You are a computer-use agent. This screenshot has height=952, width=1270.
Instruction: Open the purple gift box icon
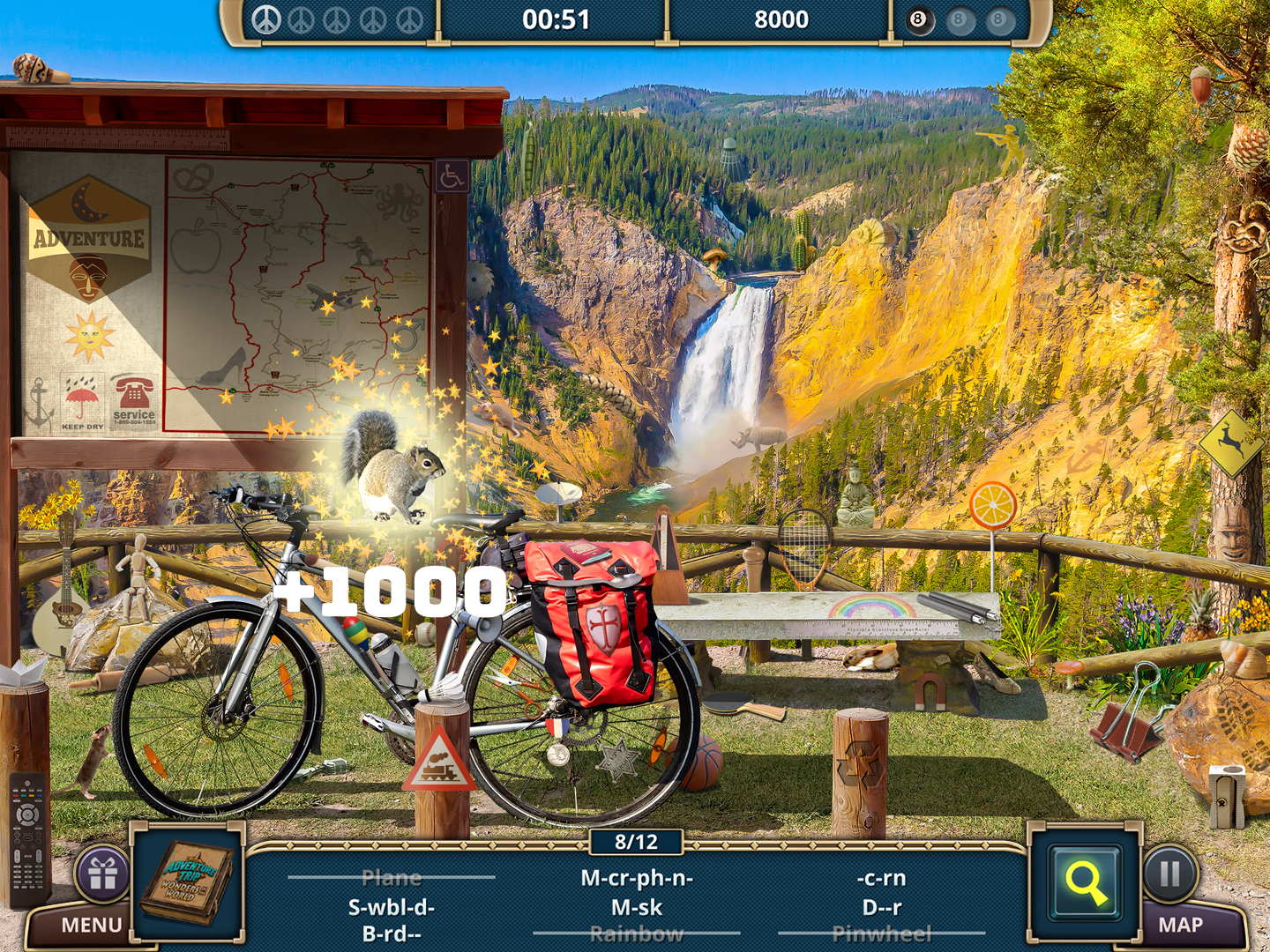[x=102, y=874]
